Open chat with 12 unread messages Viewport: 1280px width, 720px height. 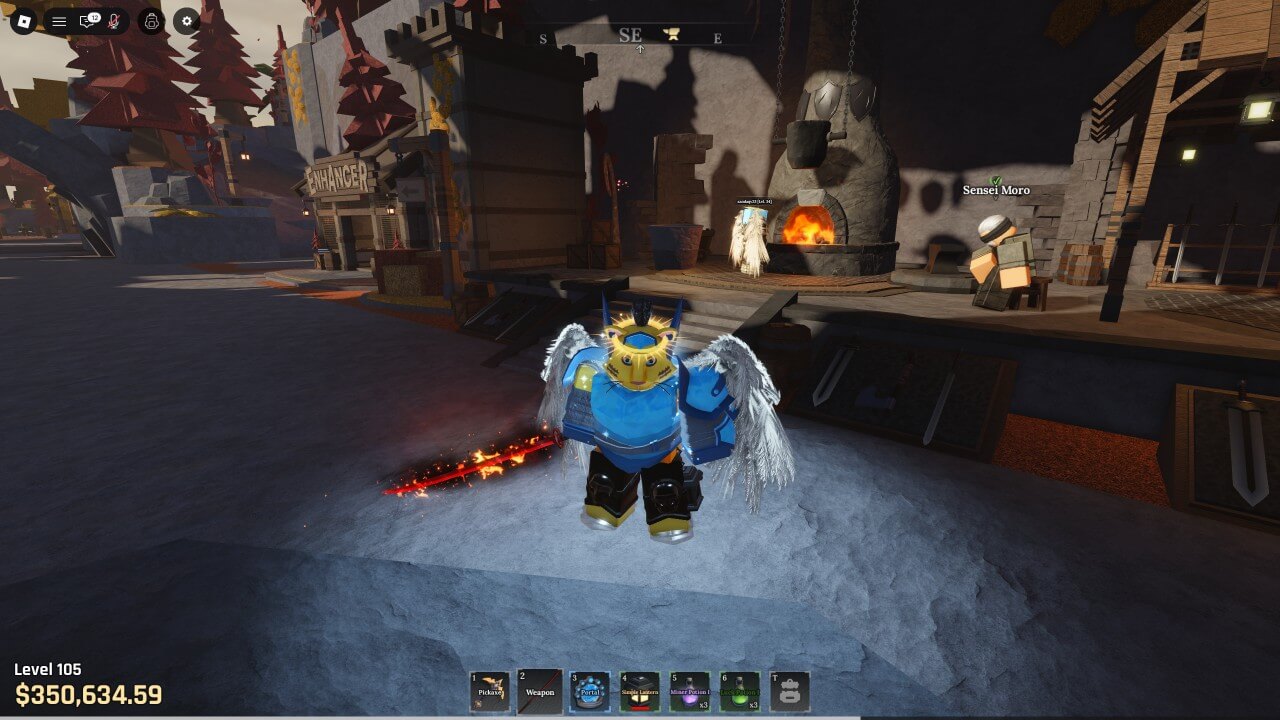87,21
